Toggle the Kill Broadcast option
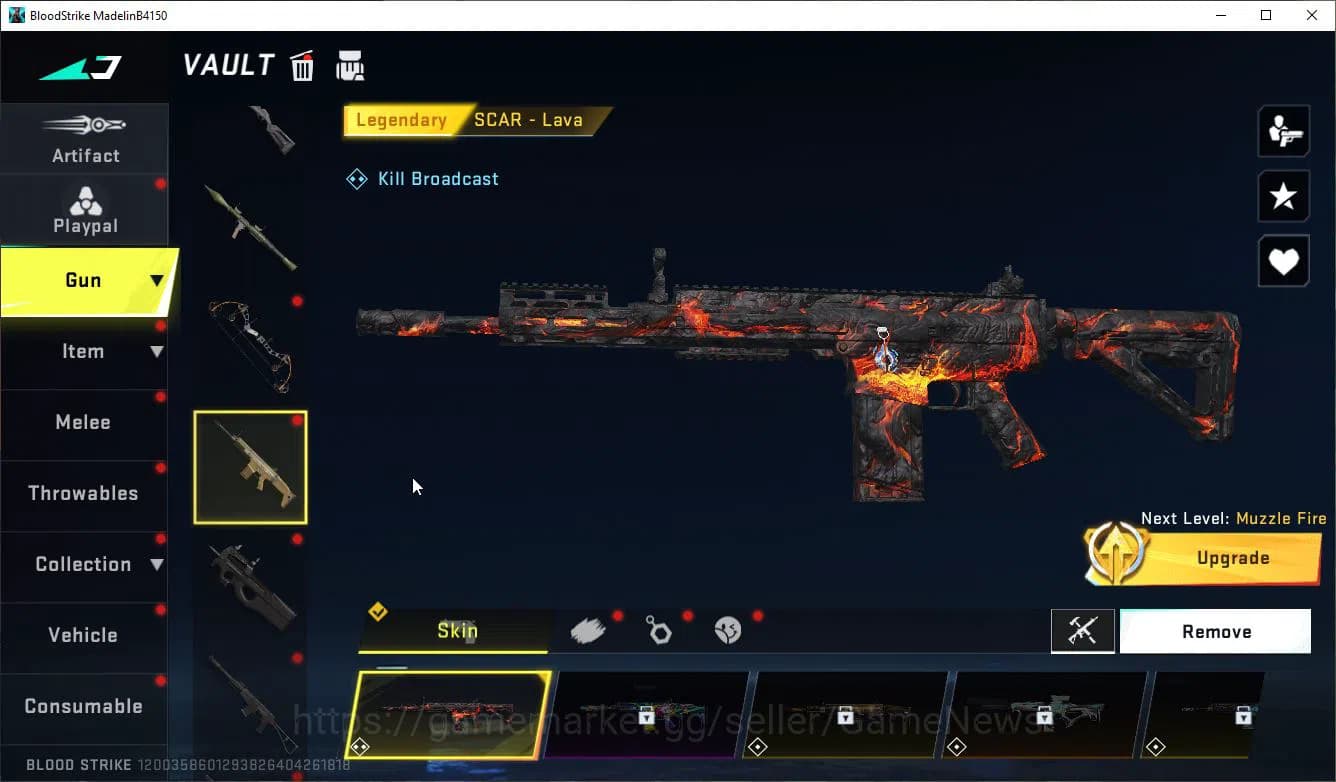The image size is (1336, 782). point(422,178)
